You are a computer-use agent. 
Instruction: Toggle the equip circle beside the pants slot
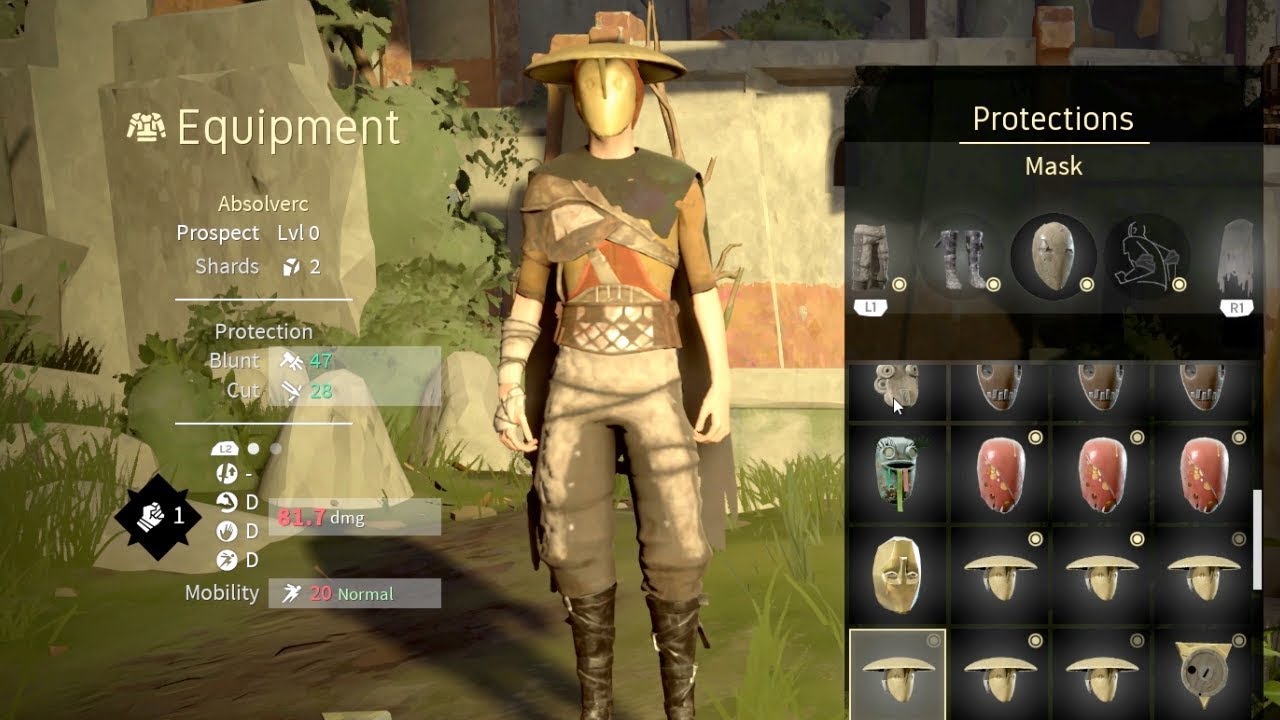900,283
